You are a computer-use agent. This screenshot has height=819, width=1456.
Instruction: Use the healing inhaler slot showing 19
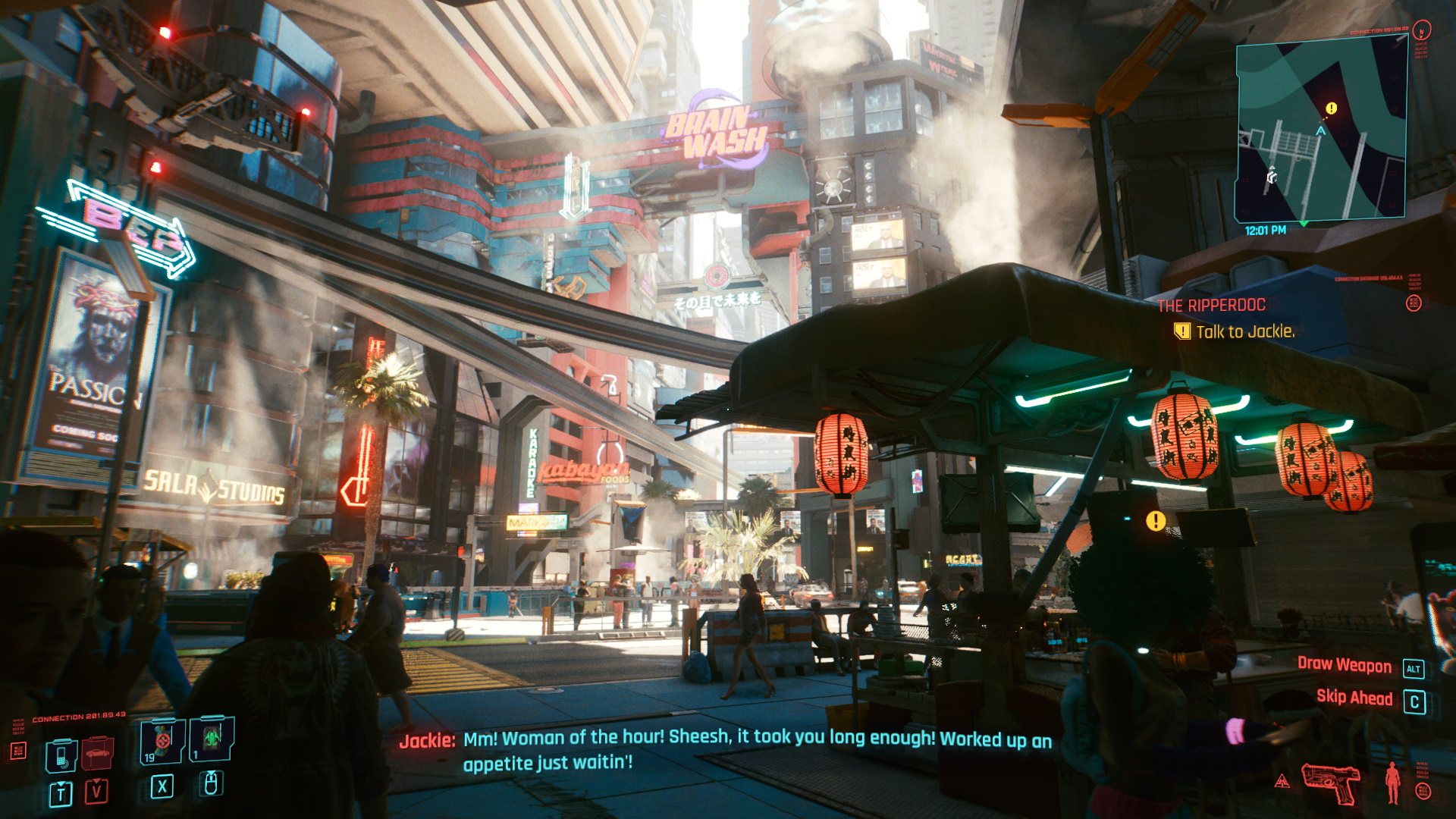point(162,741)
